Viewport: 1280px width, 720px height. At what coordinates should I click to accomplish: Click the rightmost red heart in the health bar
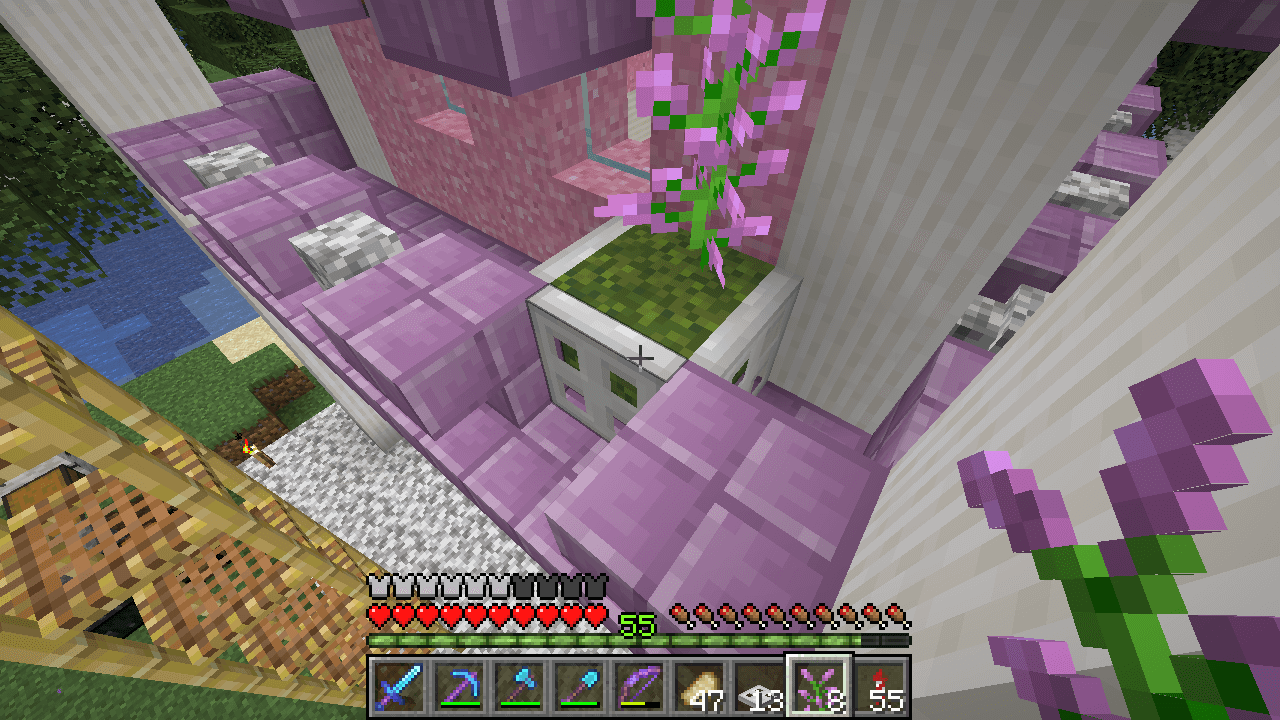(594, 616)
